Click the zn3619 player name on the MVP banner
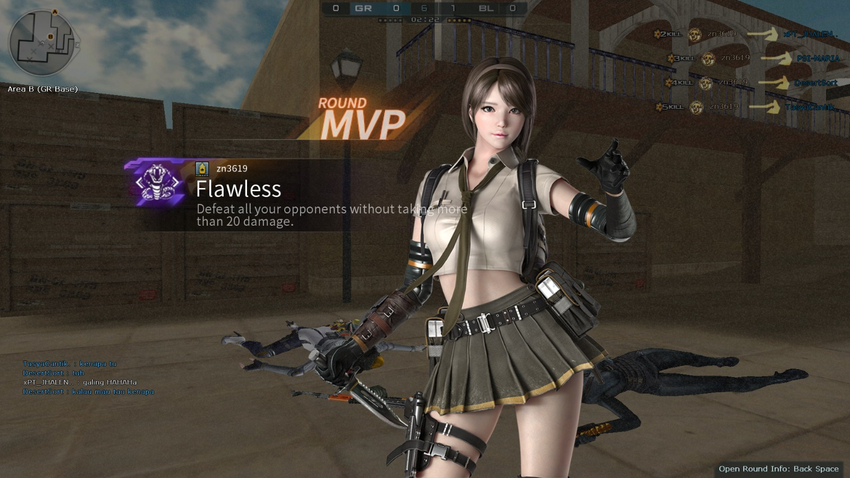The height and width of the screenshot is (478, 850). click(231, 167)
